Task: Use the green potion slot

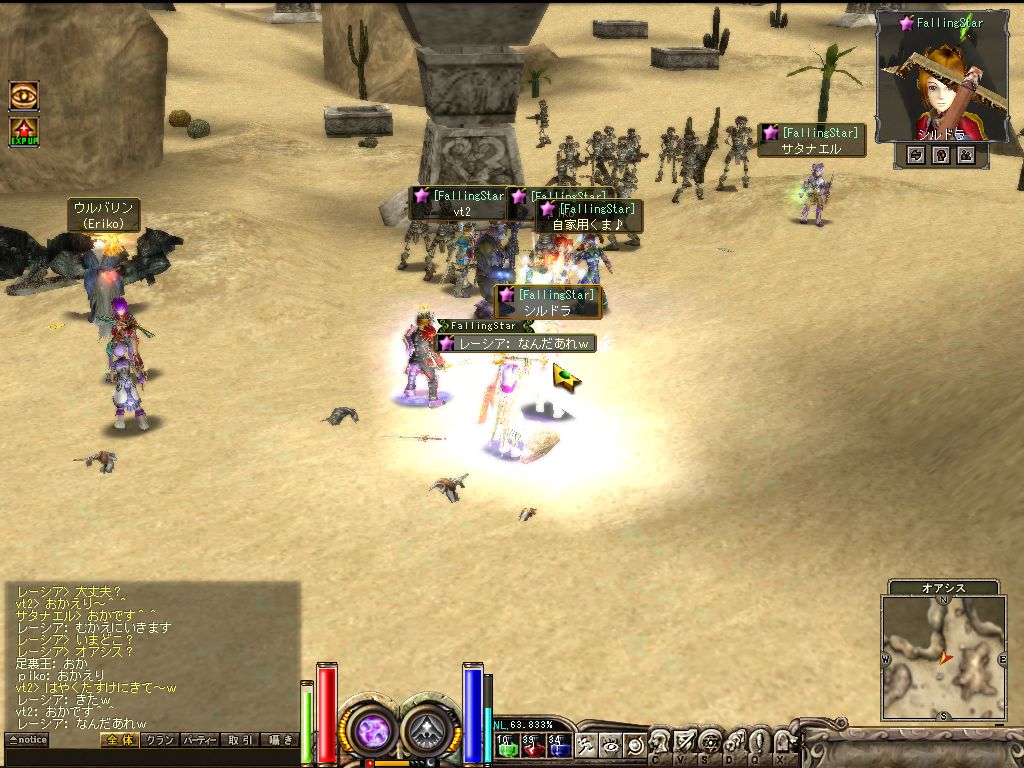Action: (x=507, y=744)
